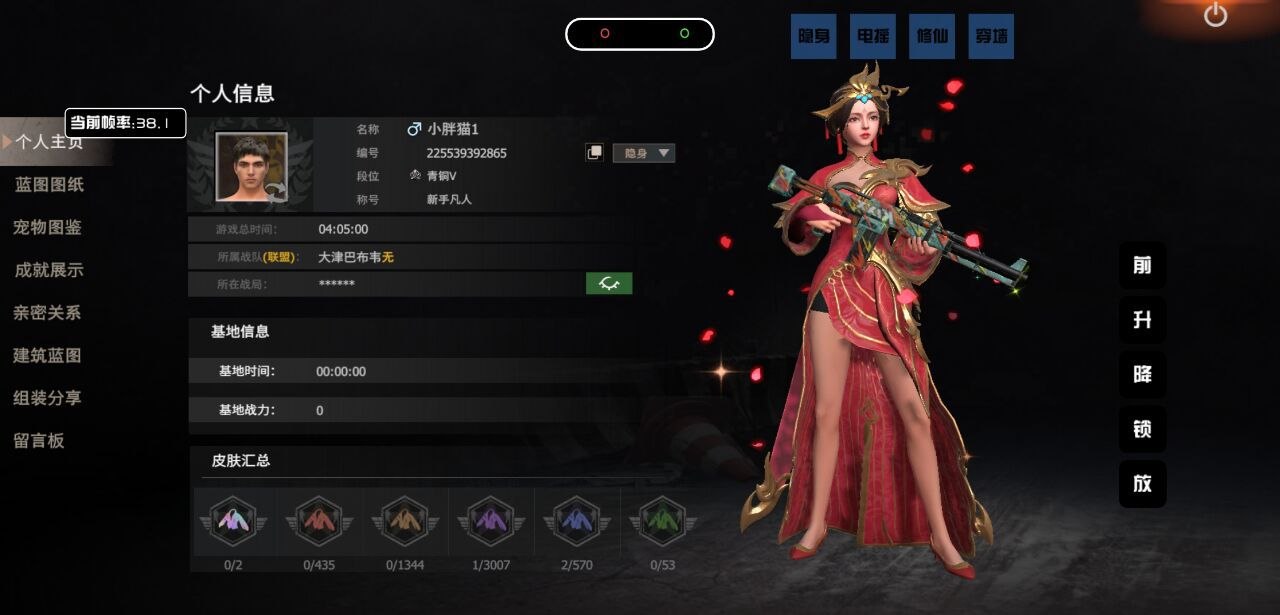Image resolution: width=1280 pixels, height=615 pixels.
Task: Open the 隐身 status dropdown
Action: [x=644, y=153]
